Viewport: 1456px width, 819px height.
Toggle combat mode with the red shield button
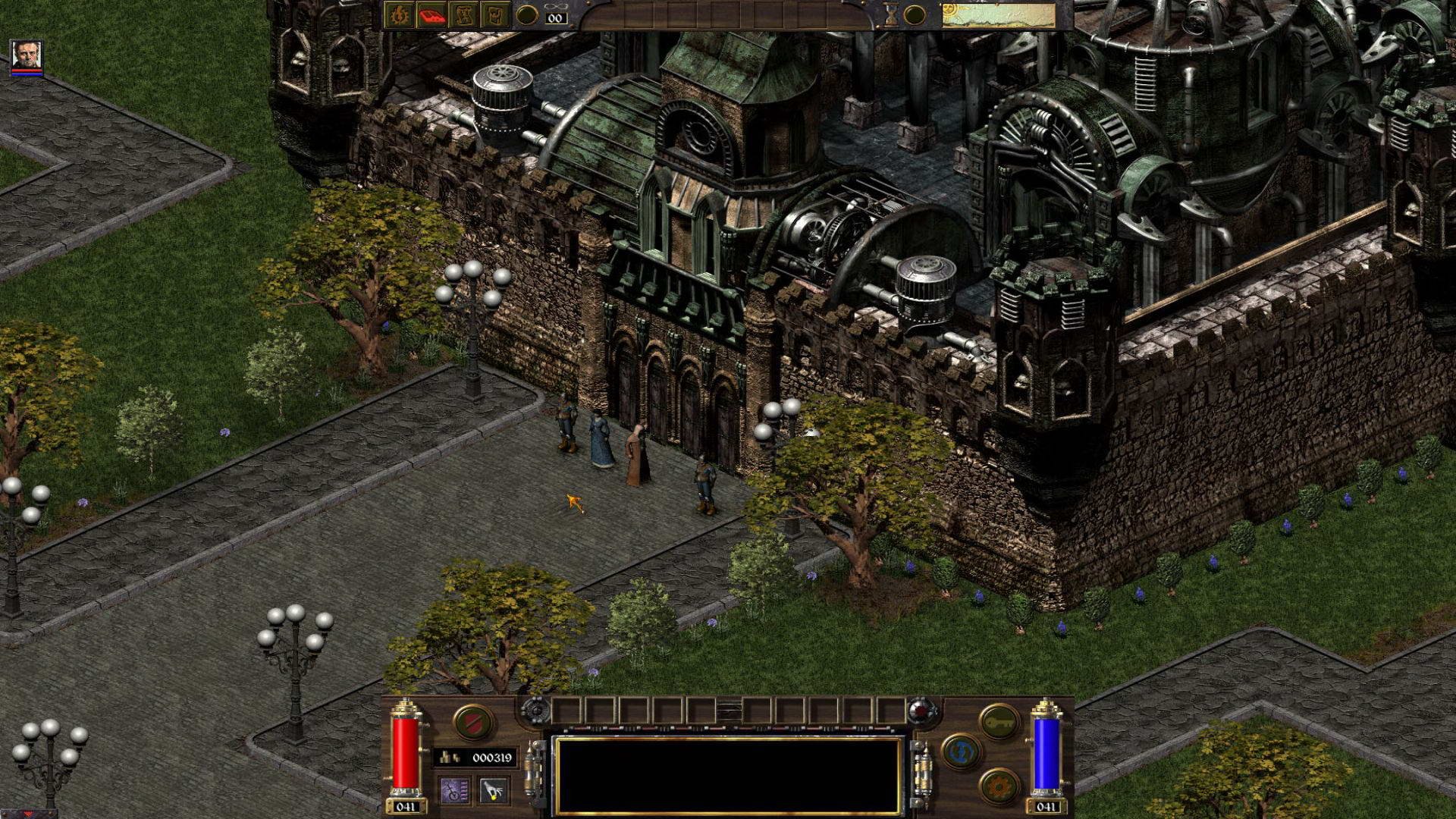473,722
